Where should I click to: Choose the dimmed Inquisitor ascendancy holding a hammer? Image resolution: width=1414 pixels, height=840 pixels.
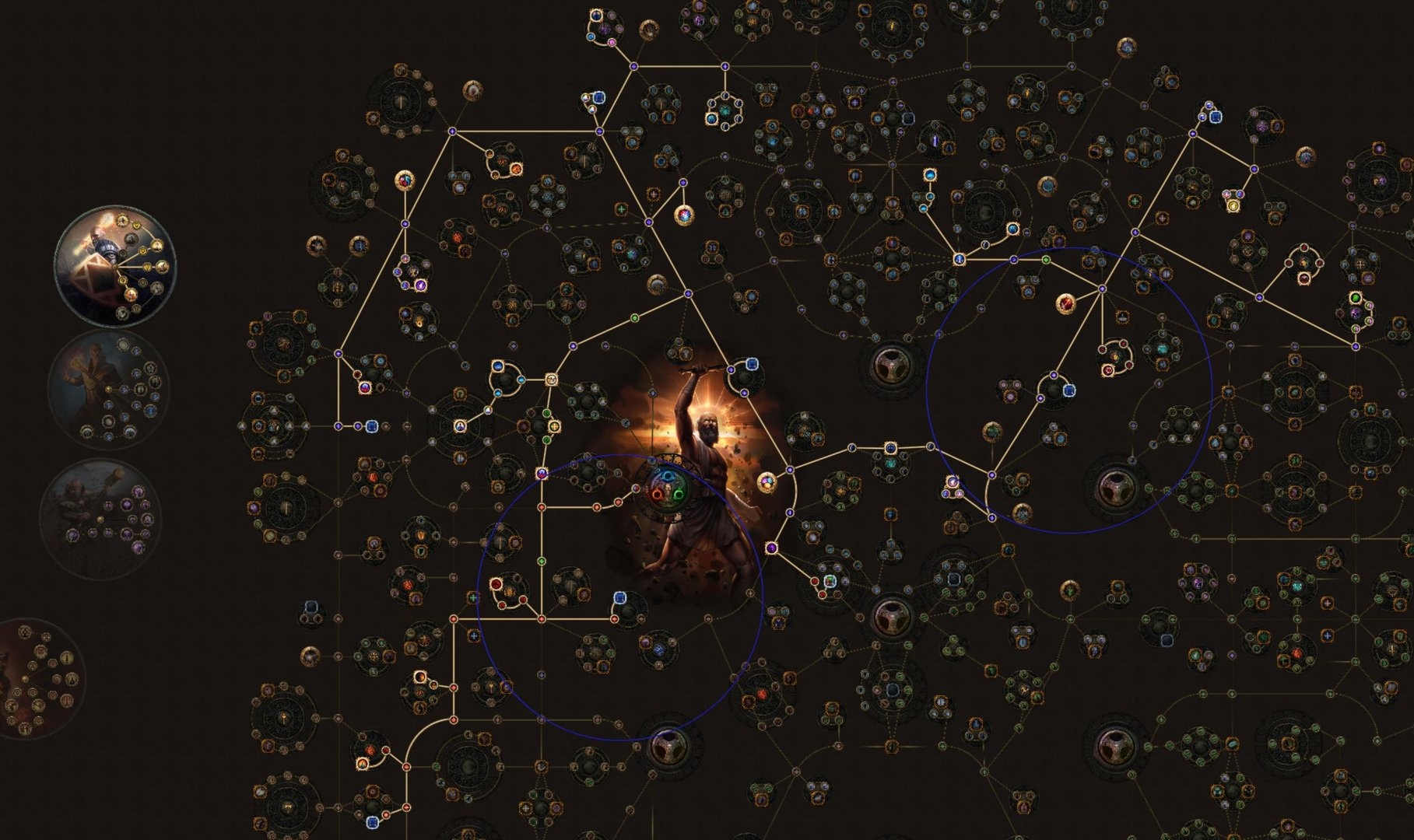pos(101,516)
